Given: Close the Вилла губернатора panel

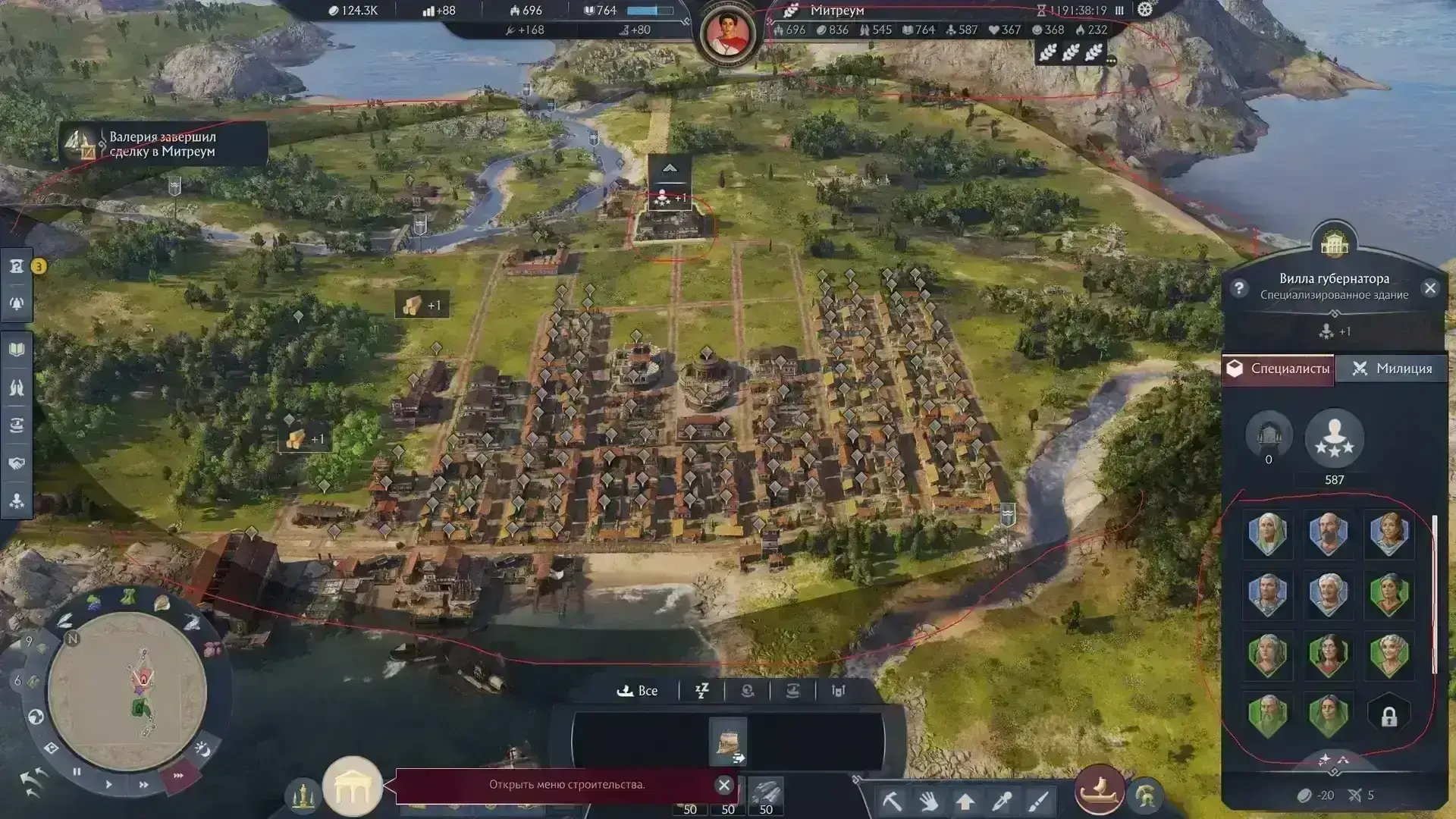Looking at the screenshot, I should pos(1429,288).
